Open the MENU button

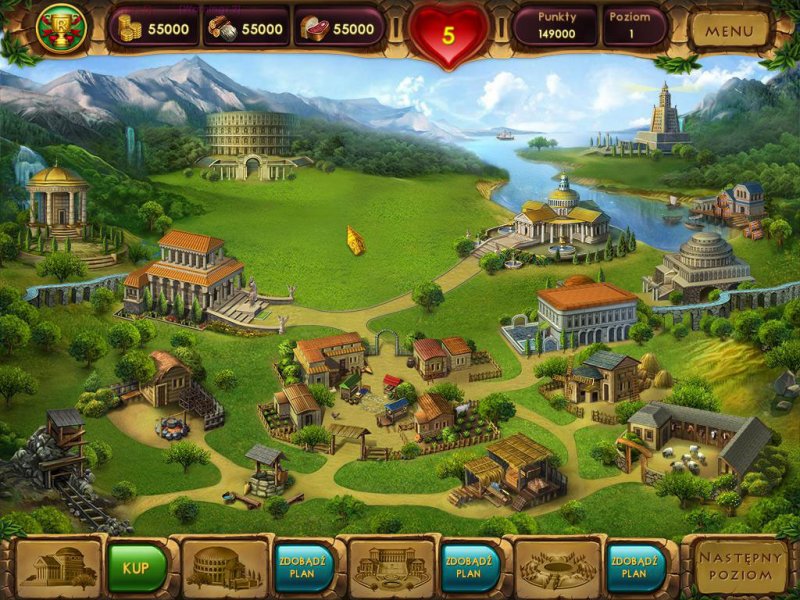click(x=729, y=30)
